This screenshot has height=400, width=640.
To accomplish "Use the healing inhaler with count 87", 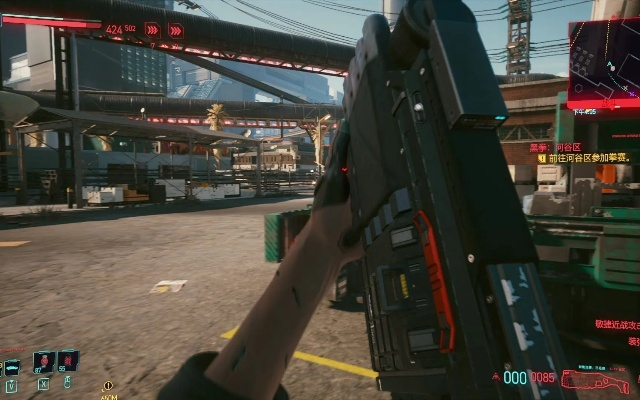I will point(43,361).
